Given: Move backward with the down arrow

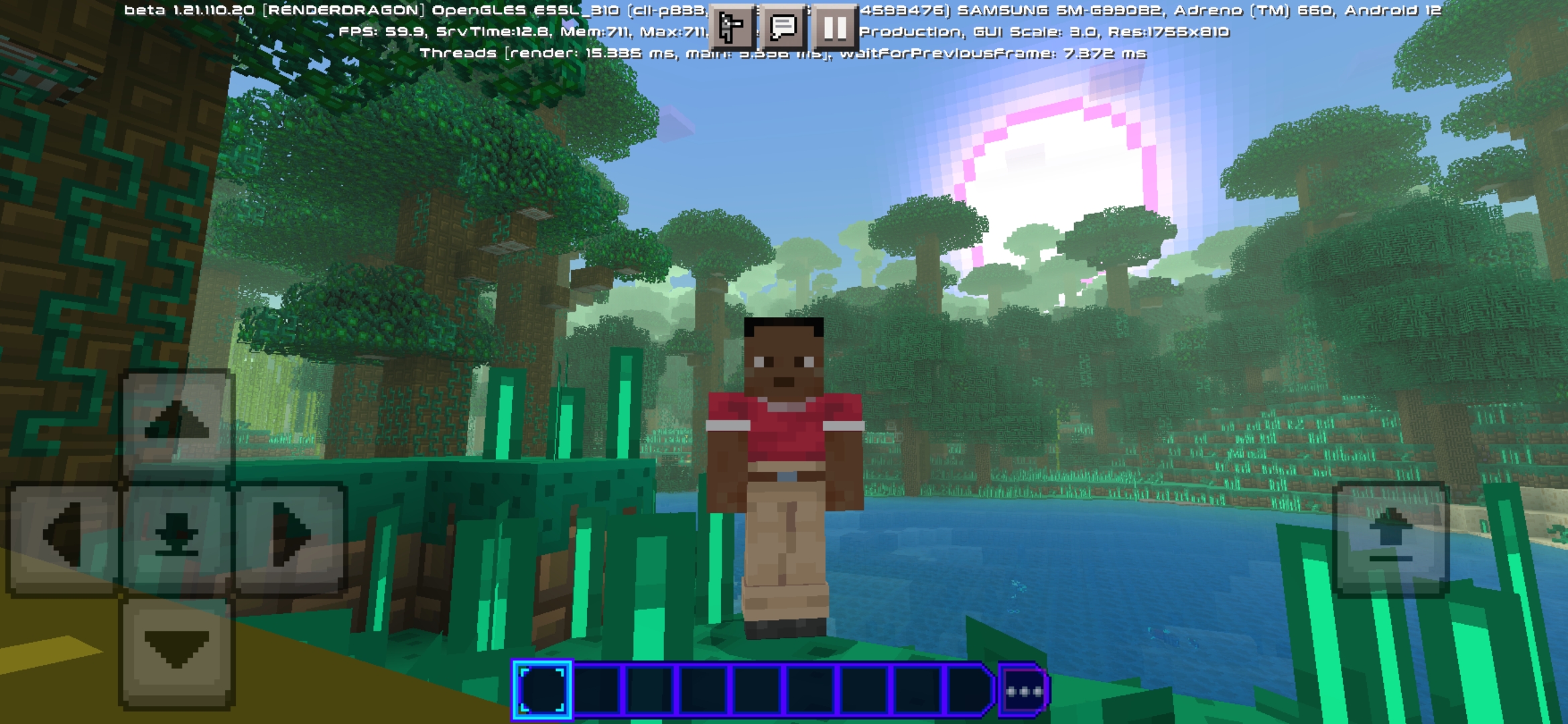Looking at the screenshot, I should pyautogui.click(x=176, y=652).
